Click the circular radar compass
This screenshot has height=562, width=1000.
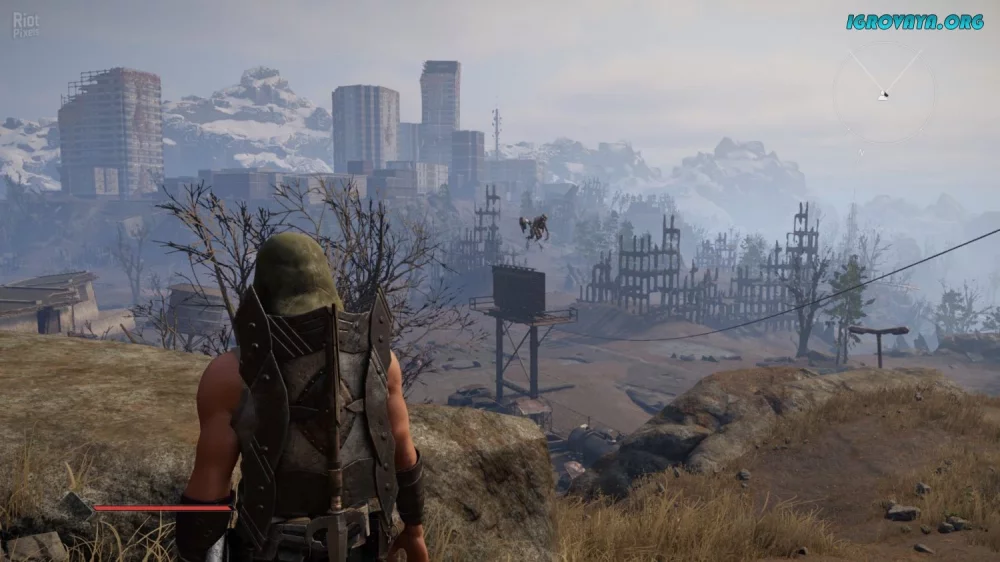tap(883, 95)
